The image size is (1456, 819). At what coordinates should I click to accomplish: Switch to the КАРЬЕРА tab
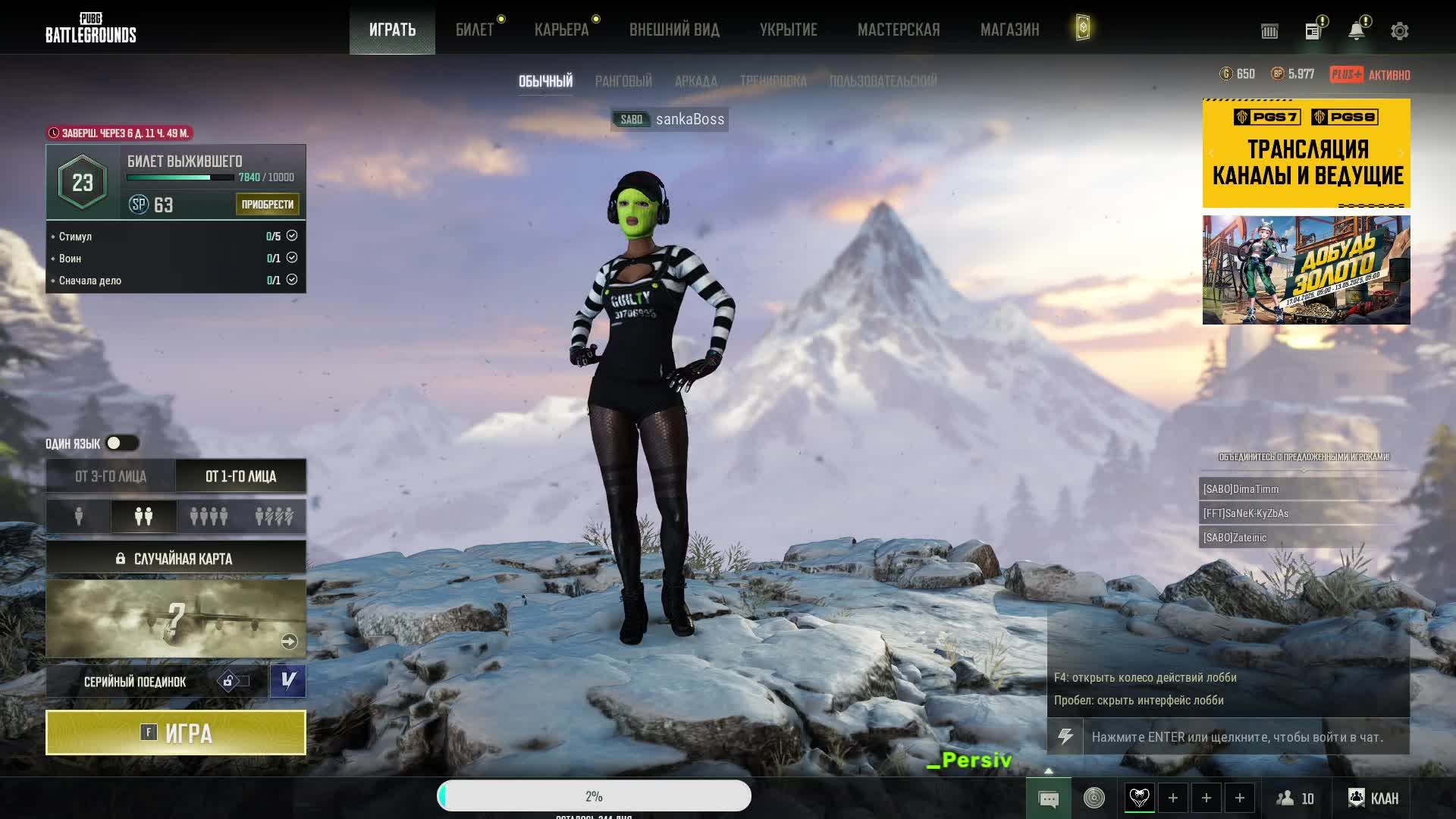[561, 30]
